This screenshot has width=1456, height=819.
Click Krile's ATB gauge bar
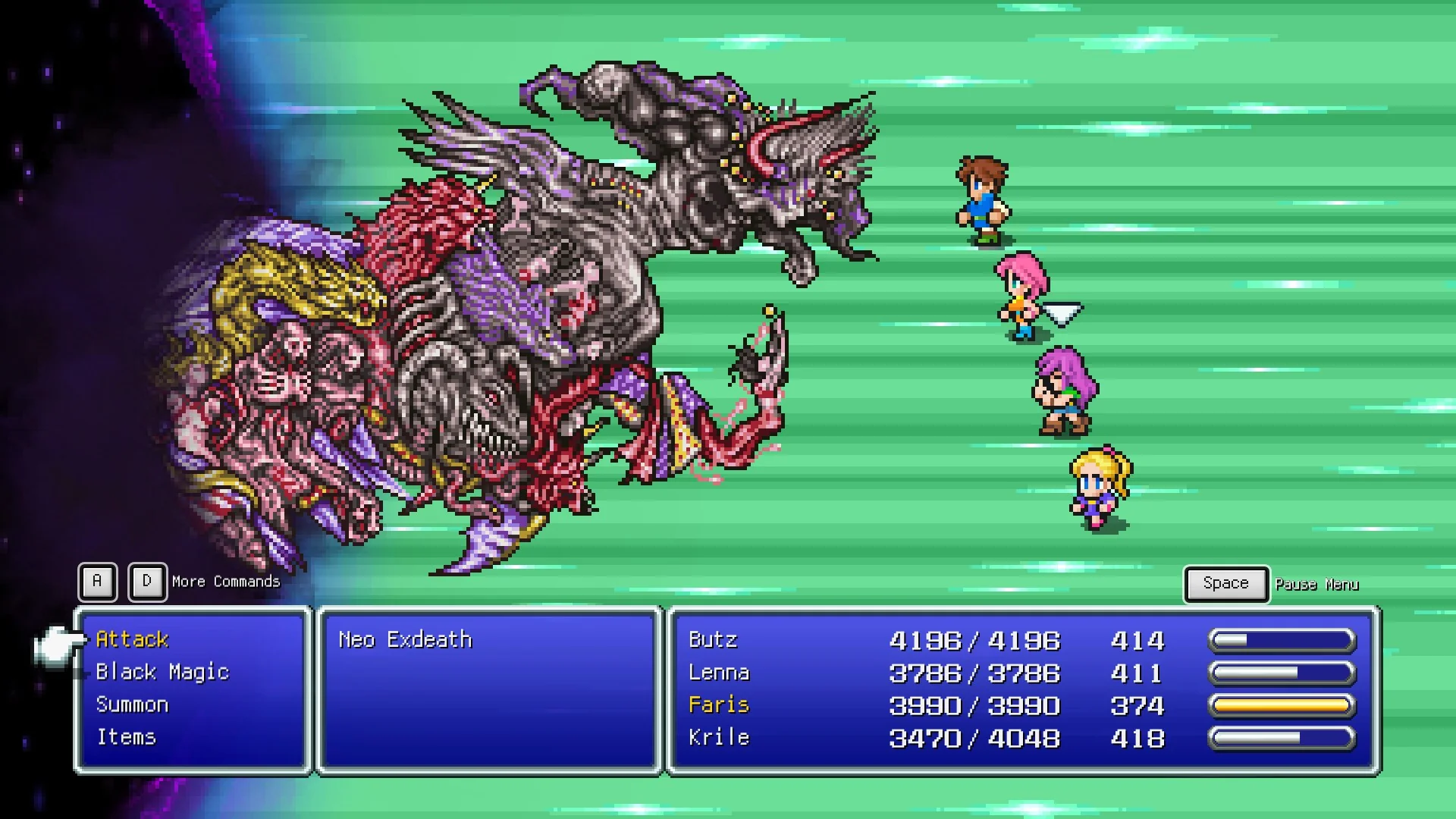tap(1283, 738)
